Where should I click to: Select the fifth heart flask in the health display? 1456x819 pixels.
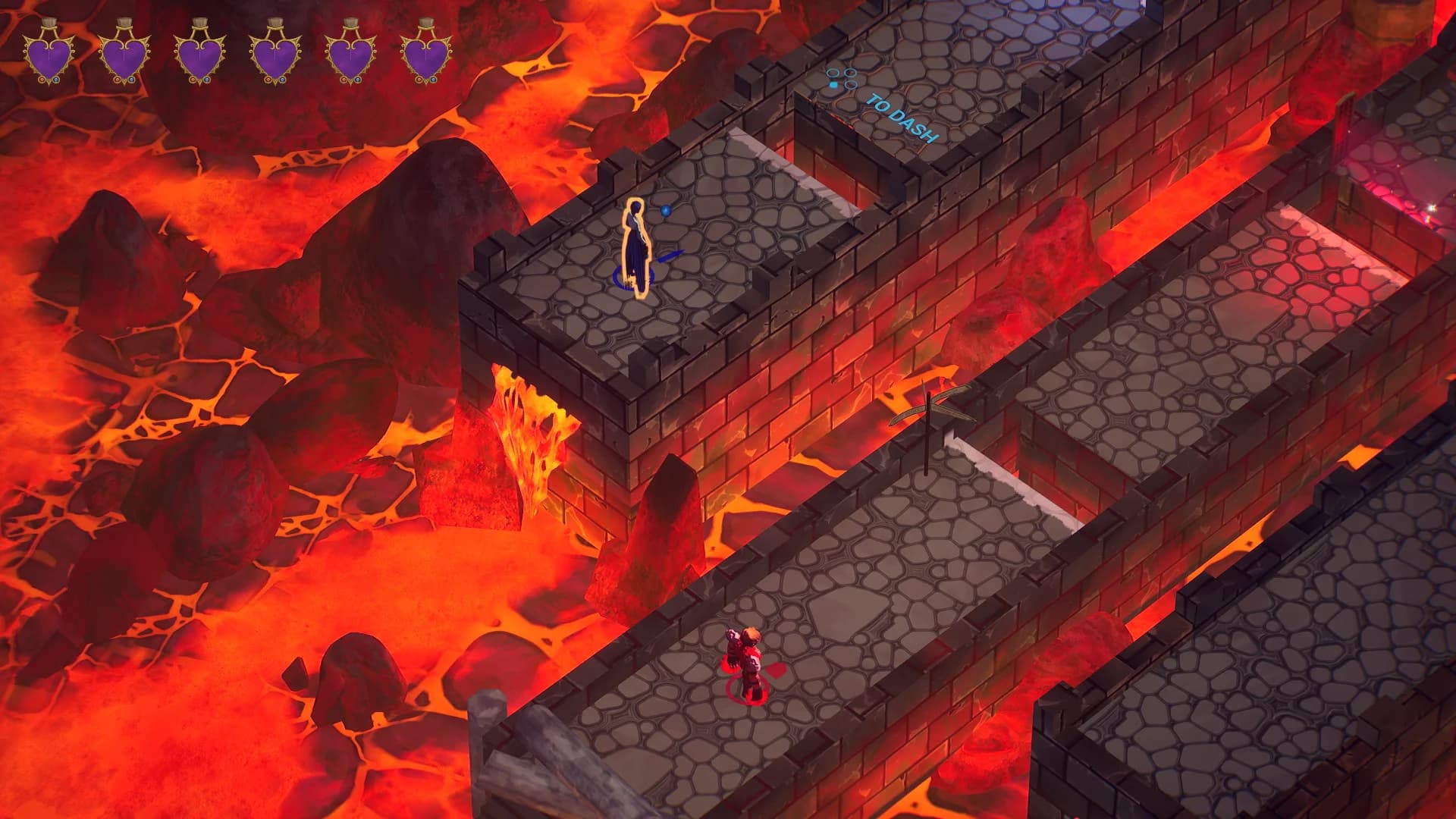pyautogui.click(x=351, y=57)
